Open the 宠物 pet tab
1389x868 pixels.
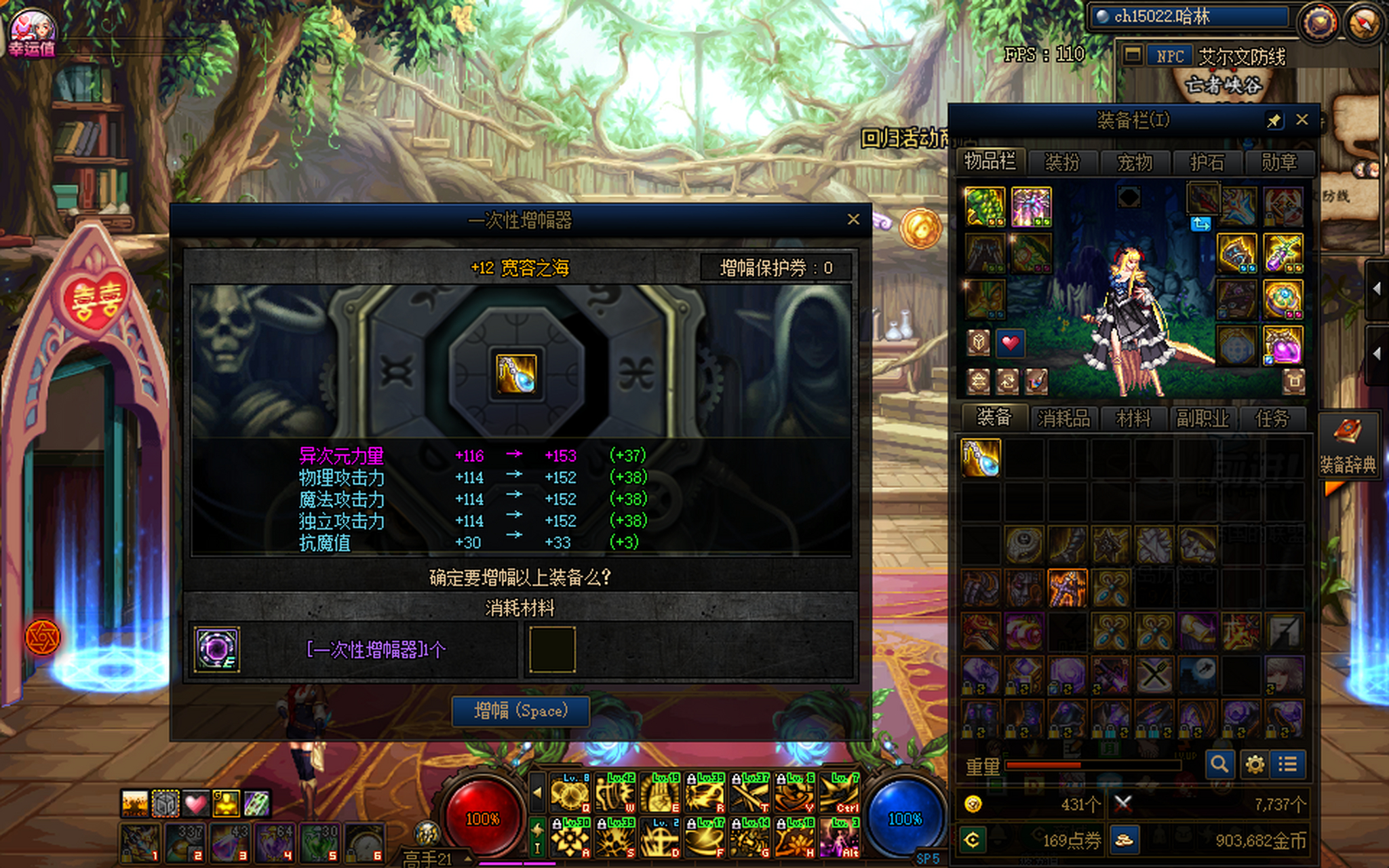coord(1135,163)
